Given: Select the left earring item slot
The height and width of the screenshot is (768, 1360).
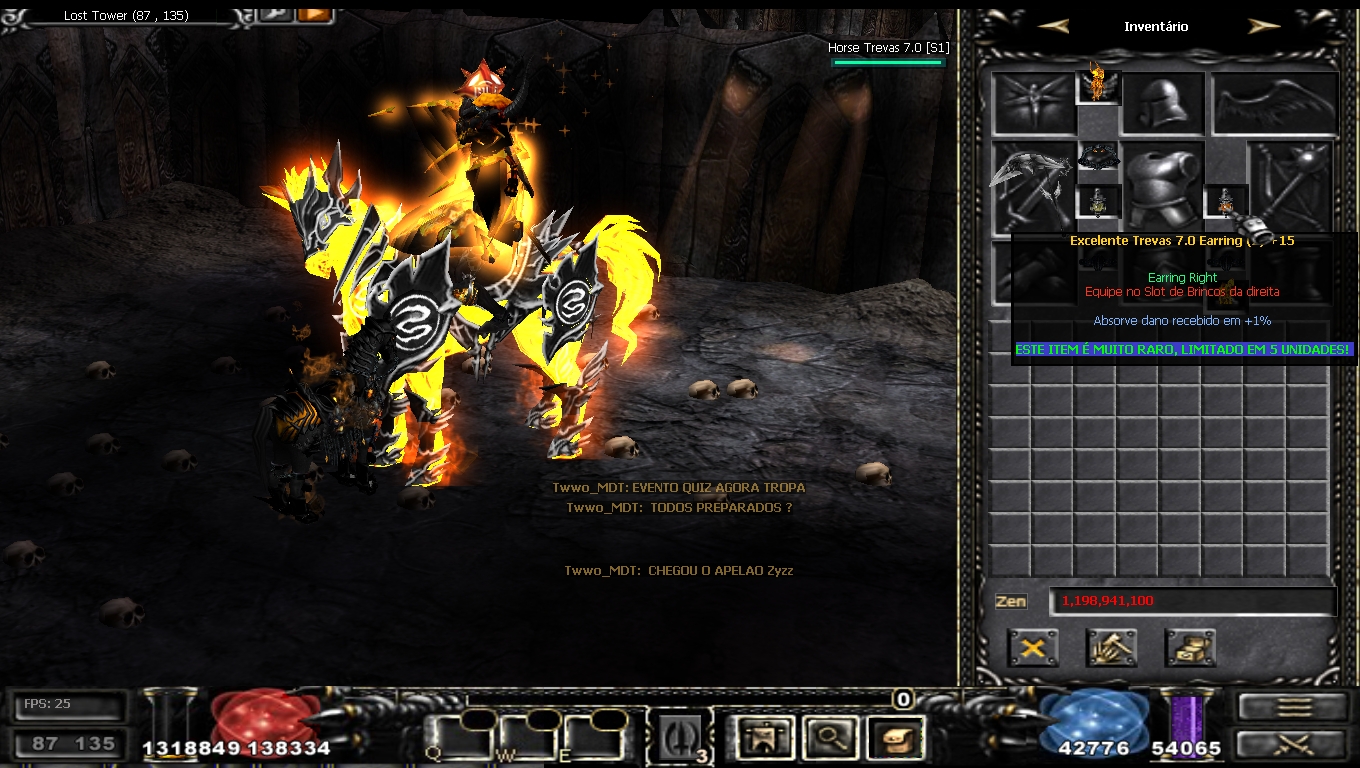Looking at the screenshot, I should 1098,201.
